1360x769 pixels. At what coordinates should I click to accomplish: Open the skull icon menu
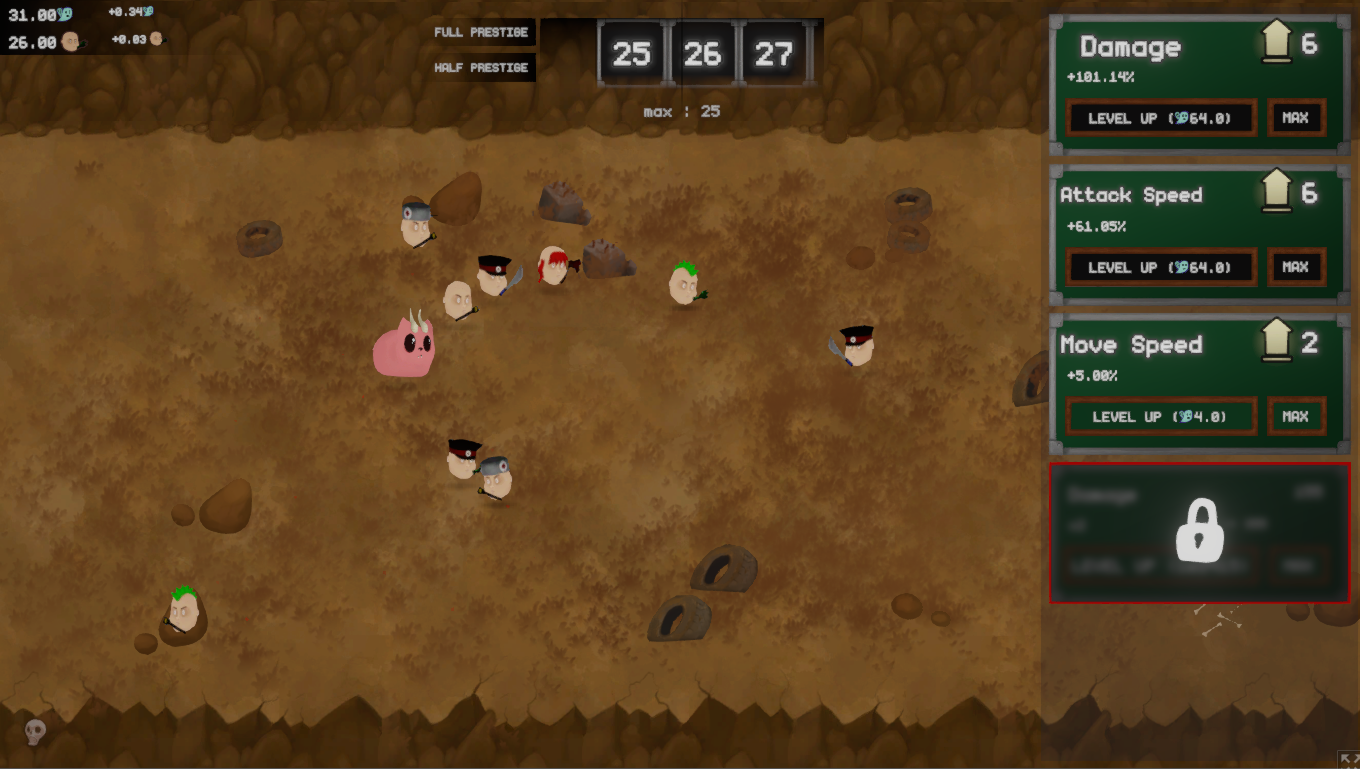coord(35,733)
